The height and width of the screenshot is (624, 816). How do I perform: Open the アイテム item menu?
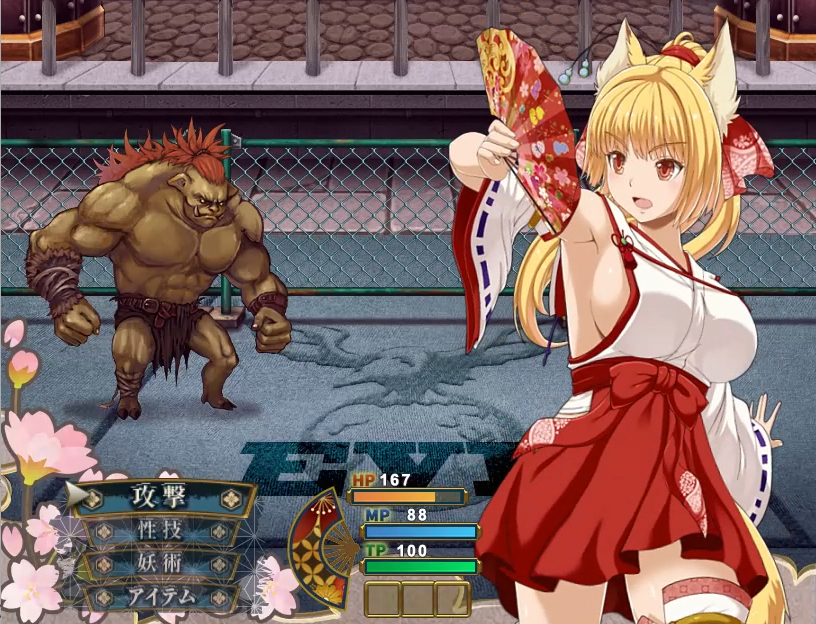pos(161,597)
